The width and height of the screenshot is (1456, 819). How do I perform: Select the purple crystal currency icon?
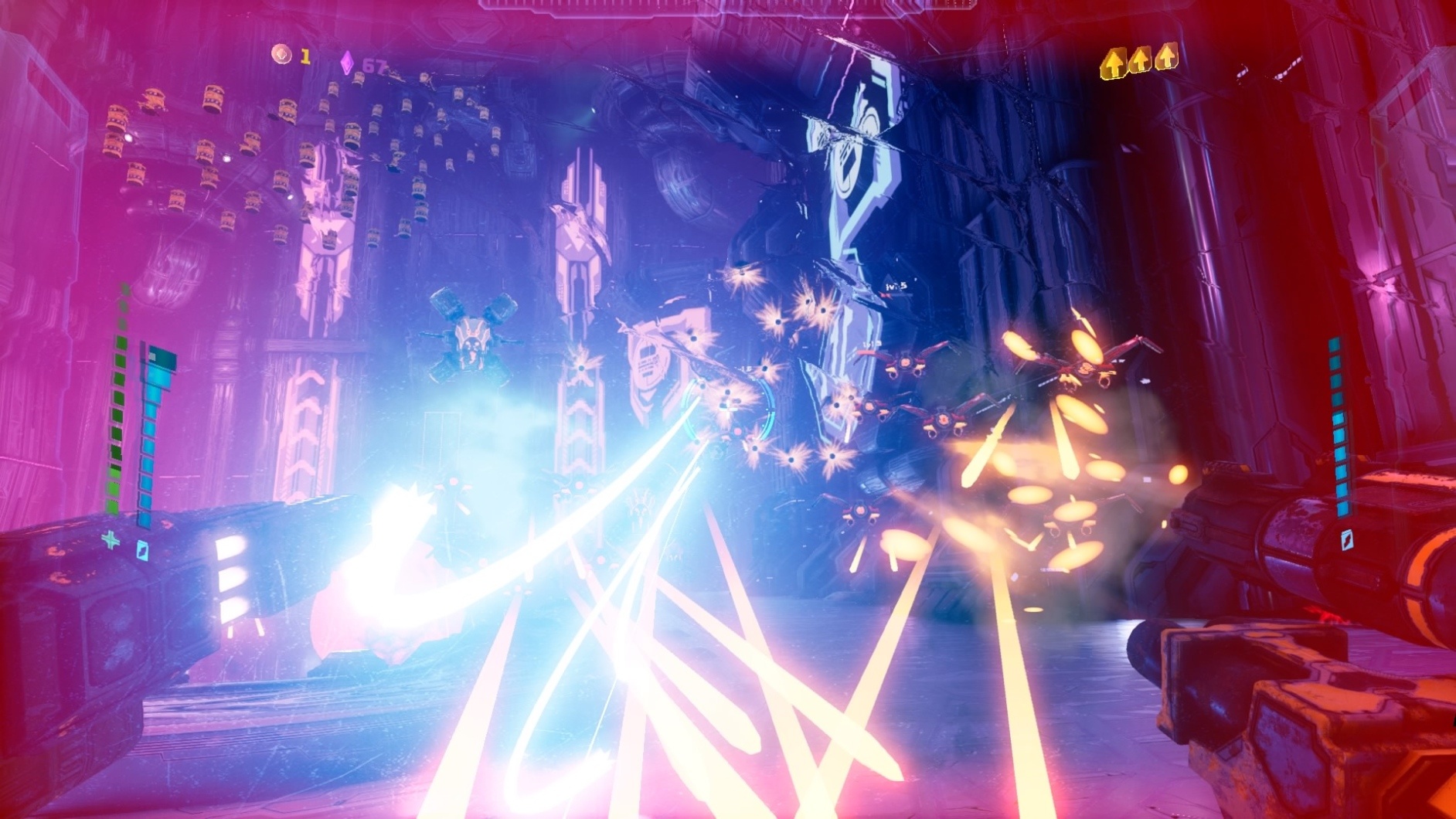[348, 63]
